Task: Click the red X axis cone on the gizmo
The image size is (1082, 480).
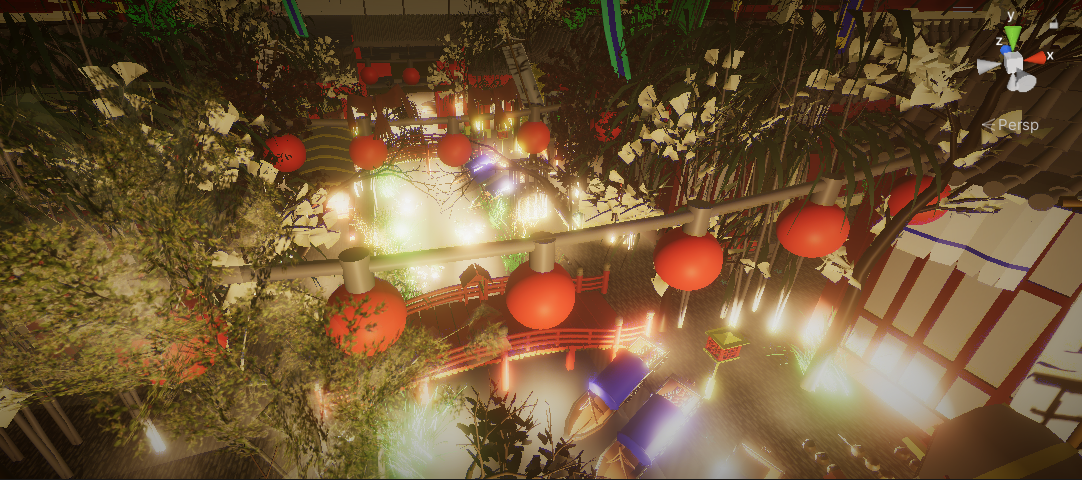Action: point(1036,58)
